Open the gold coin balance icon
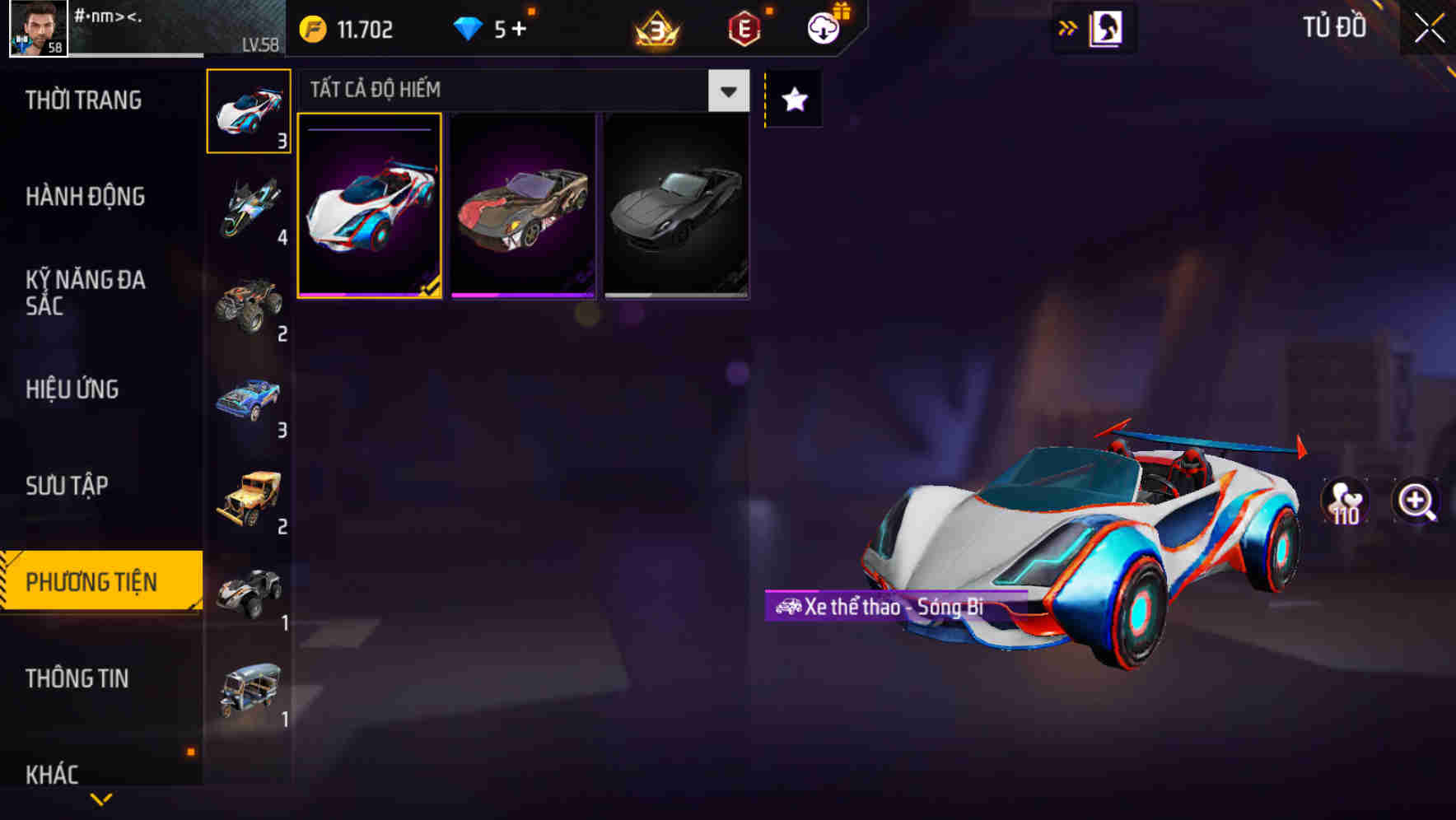The height and width of the screenshot is (820, 1456). (313, 30)
